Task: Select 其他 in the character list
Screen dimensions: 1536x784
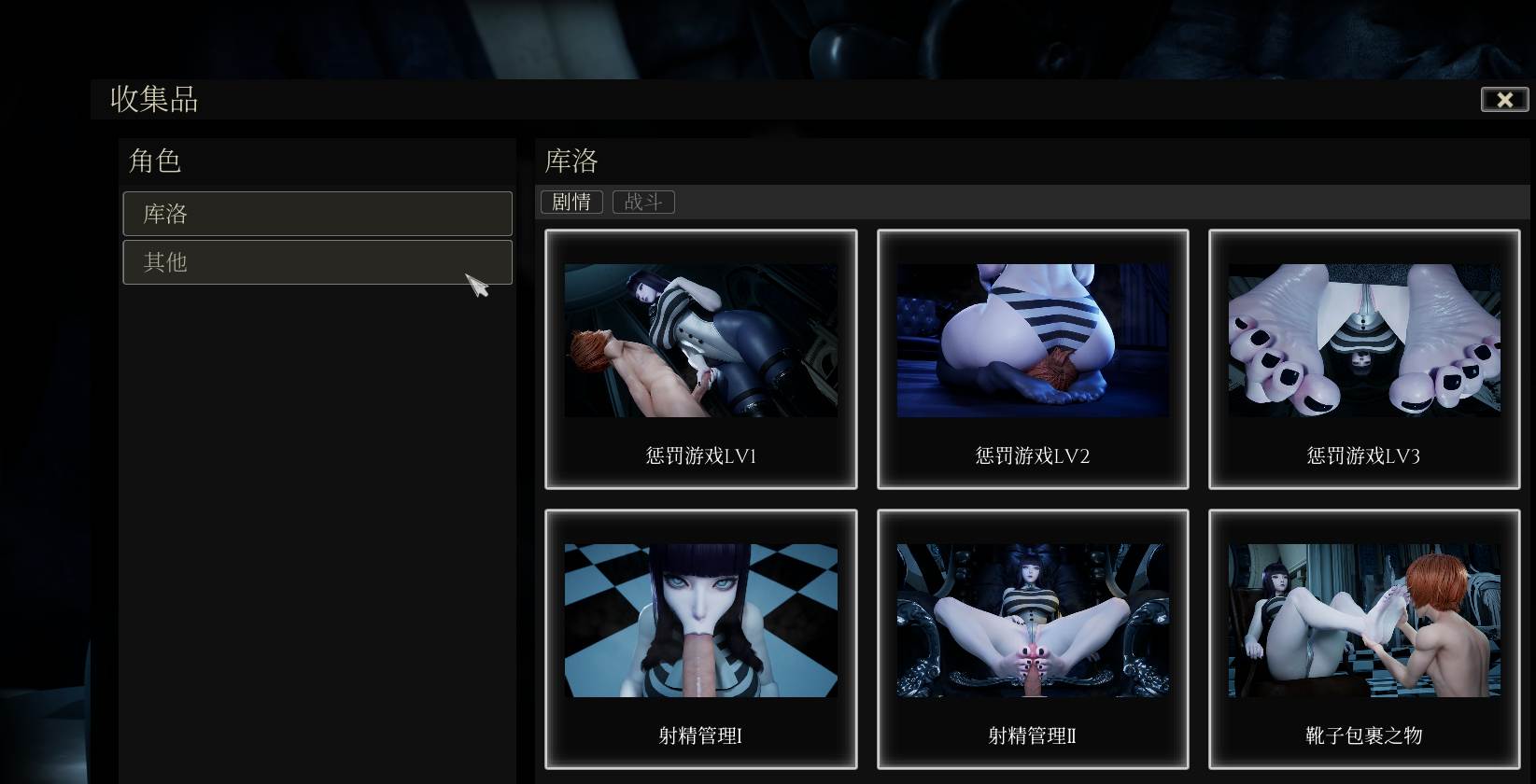Action: click(317, 262)
